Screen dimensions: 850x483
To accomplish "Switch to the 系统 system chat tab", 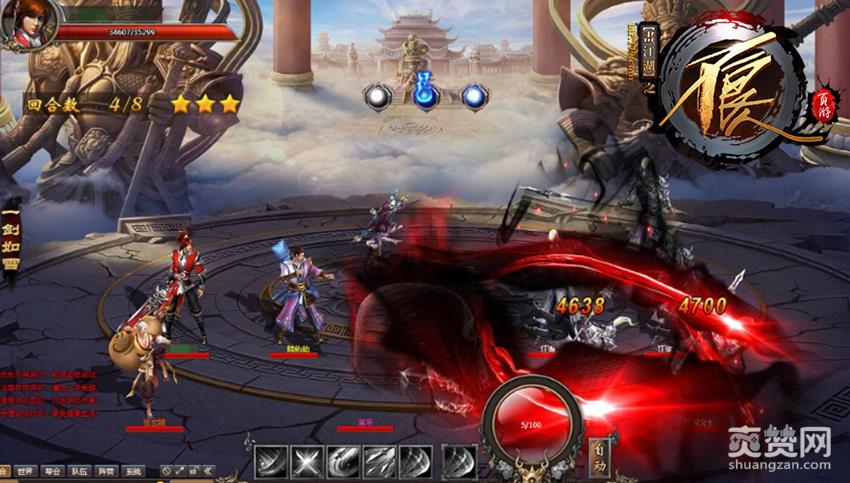I will click(133, 471).
